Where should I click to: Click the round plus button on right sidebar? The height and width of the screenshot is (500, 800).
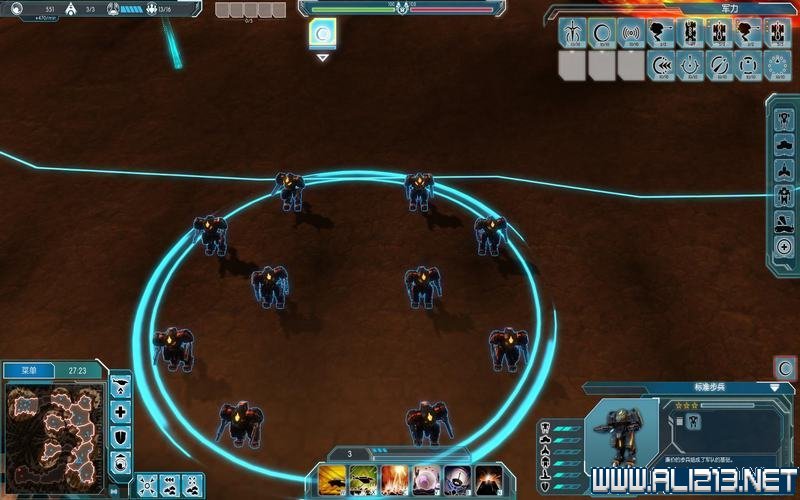pyautogui.click(x=784, y=247)
